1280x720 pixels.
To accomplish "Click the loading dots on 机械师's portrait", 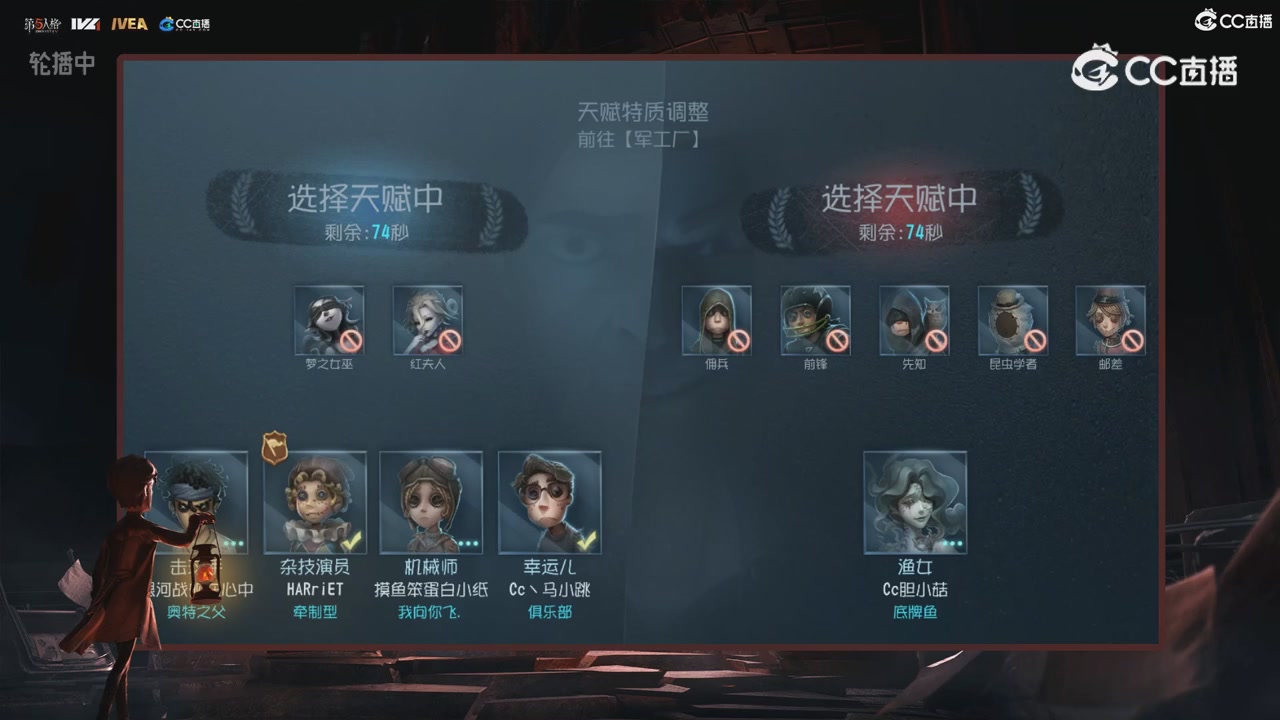I will click(x=467, y=542).
